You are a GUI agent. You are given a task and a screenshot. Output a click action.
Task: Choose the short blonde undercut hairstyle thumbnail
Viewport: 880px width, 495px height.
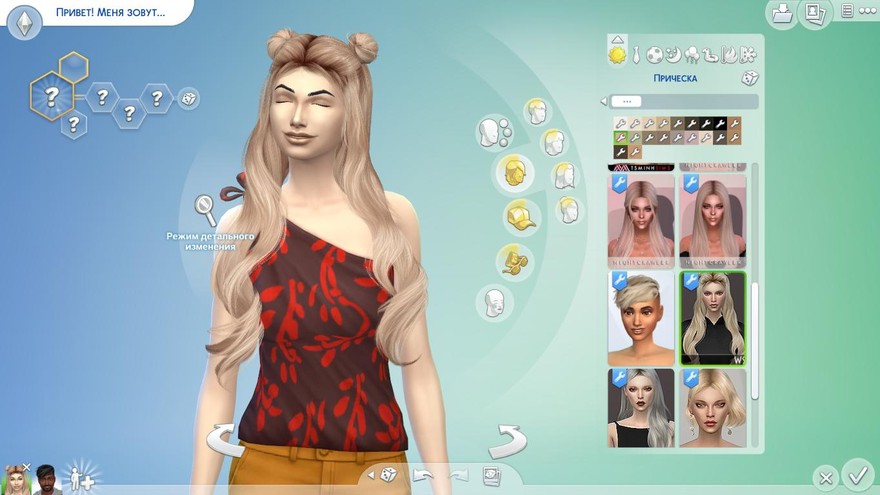(641, 318)
